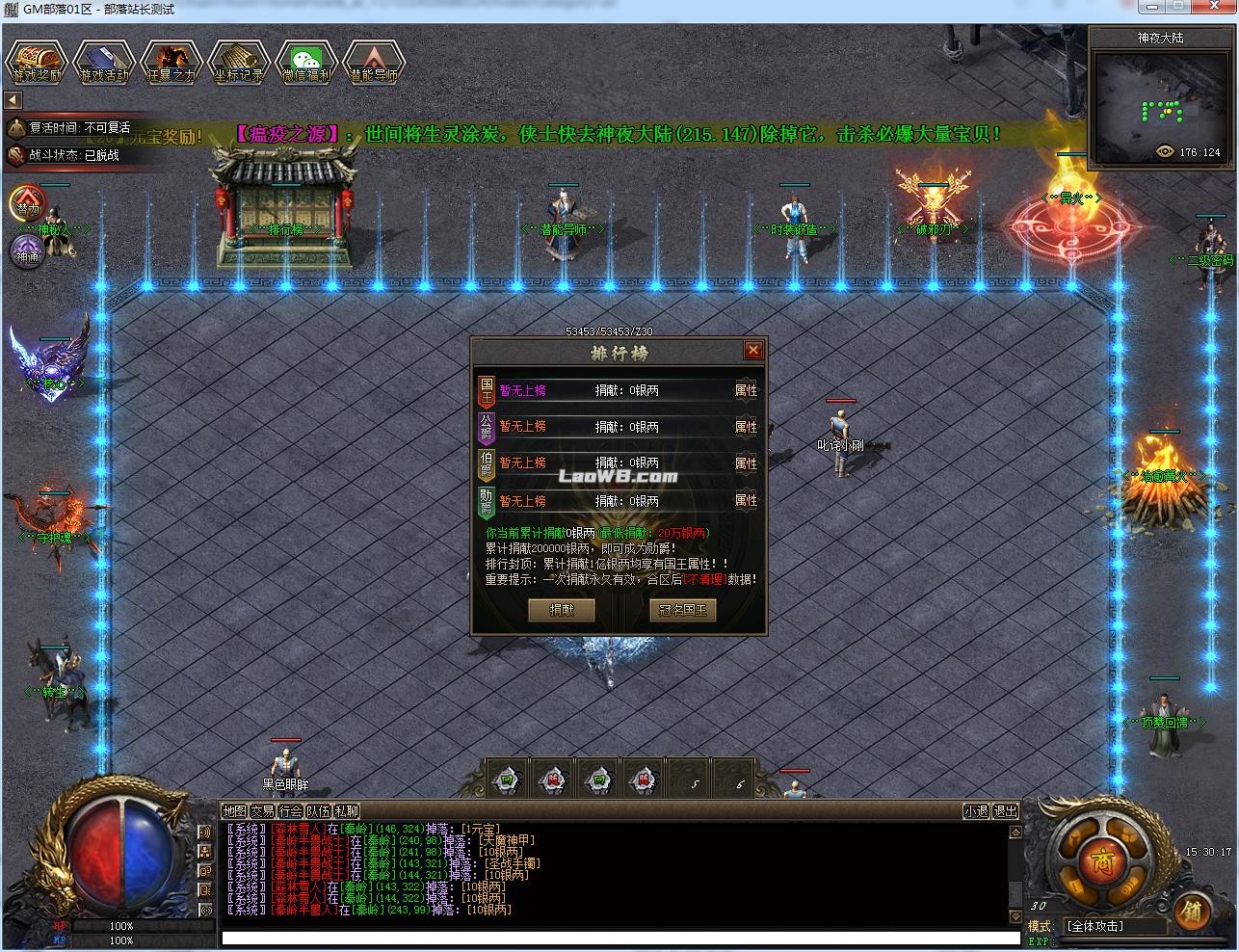
Task: Select the purple 神通 button
Action: [27, 254]
